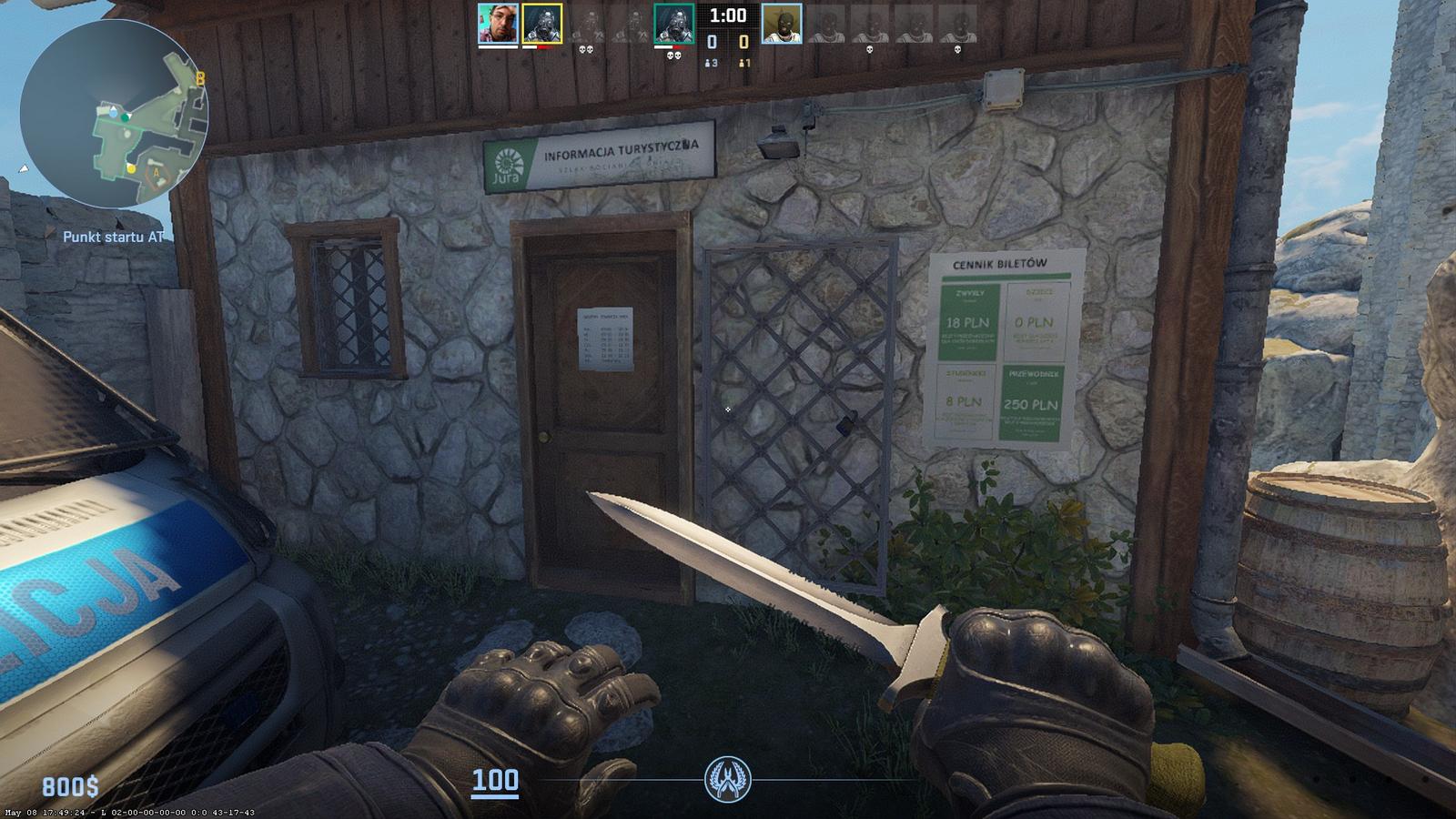Screen dimensions: 1456x819
Task: Click the Counter-Terrorist emblem beside the health
Action: coord(727,780)
